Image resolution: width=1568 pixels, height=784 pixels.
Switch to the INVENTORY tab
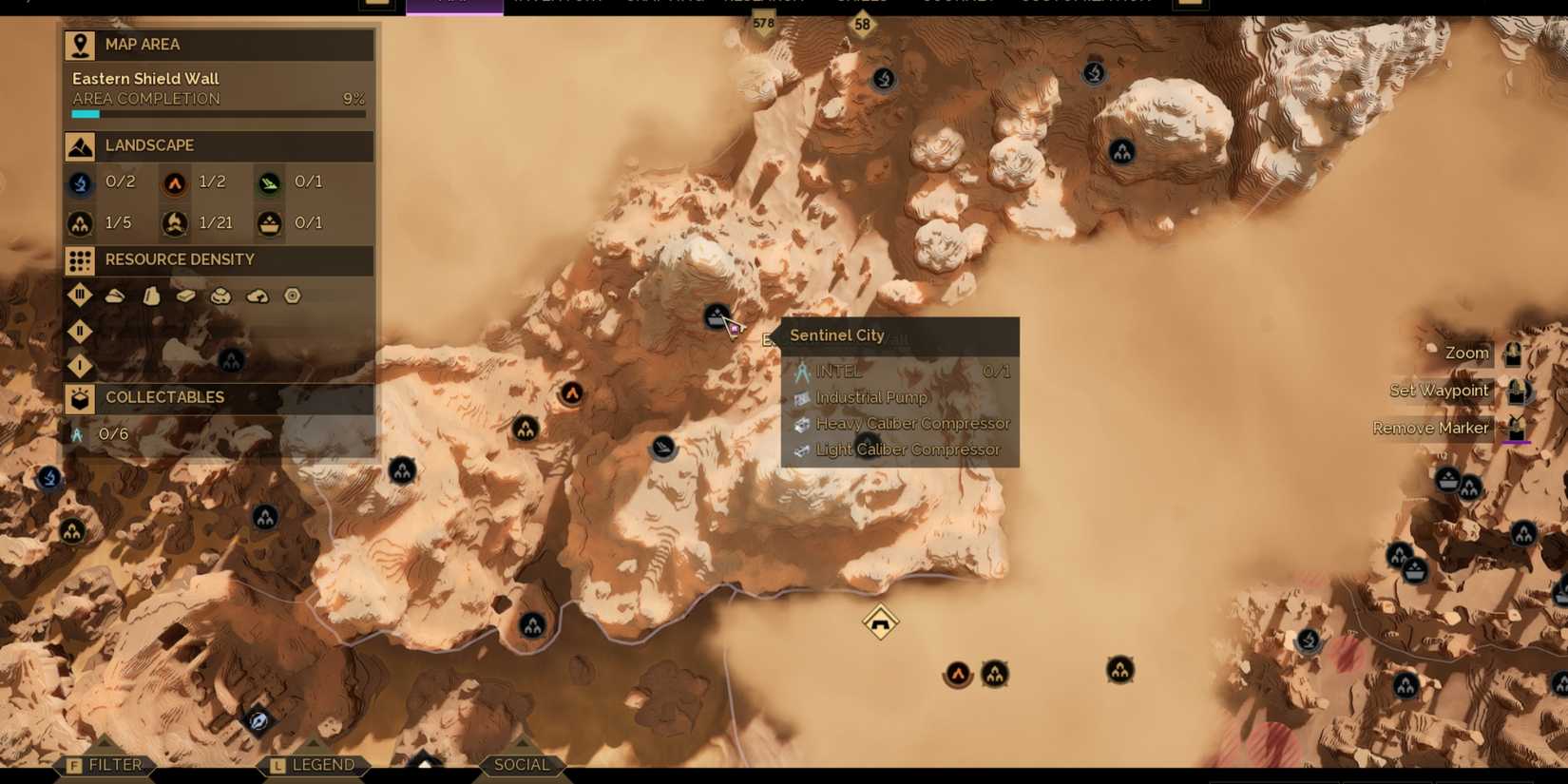click(x=556, y=3)
